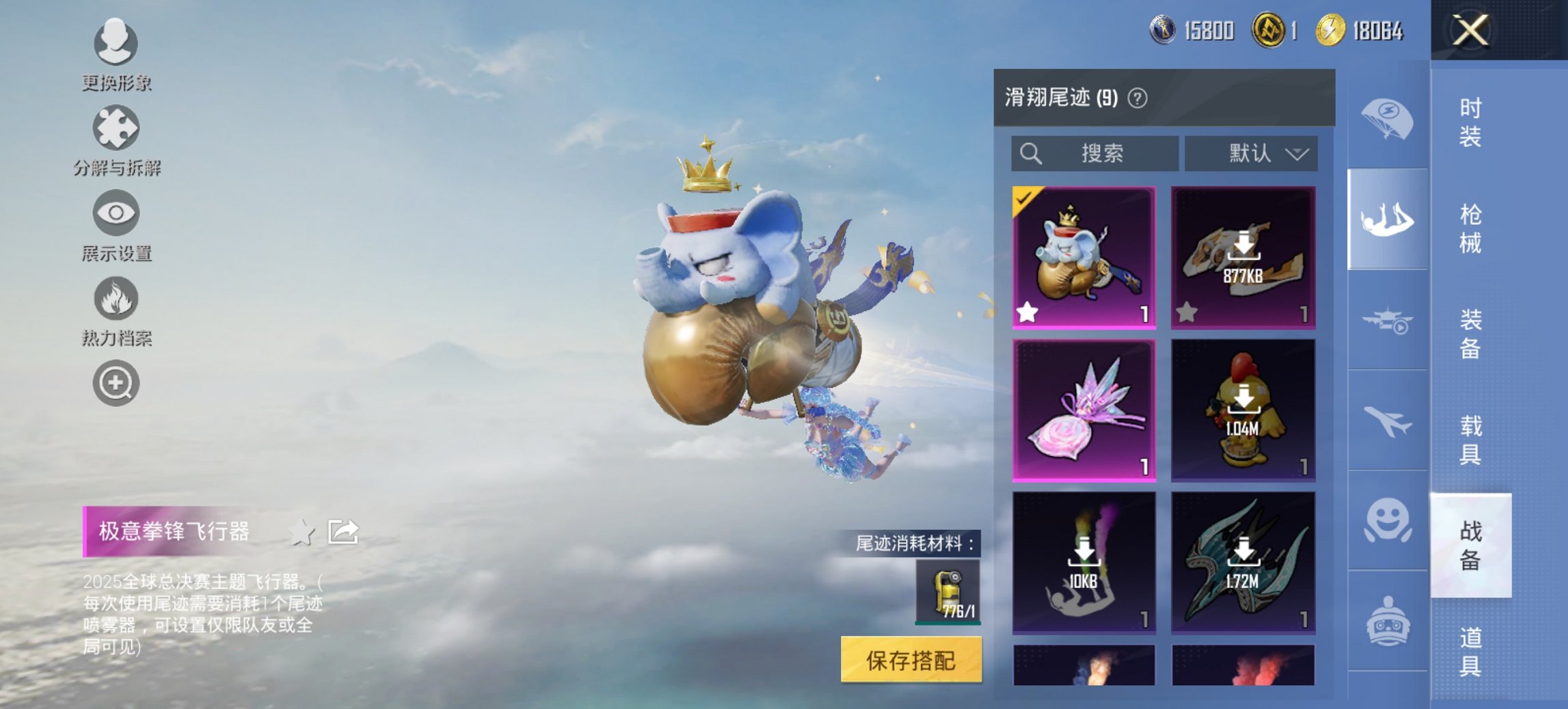Open the 默认 sort dropdown

[1253, 153]
